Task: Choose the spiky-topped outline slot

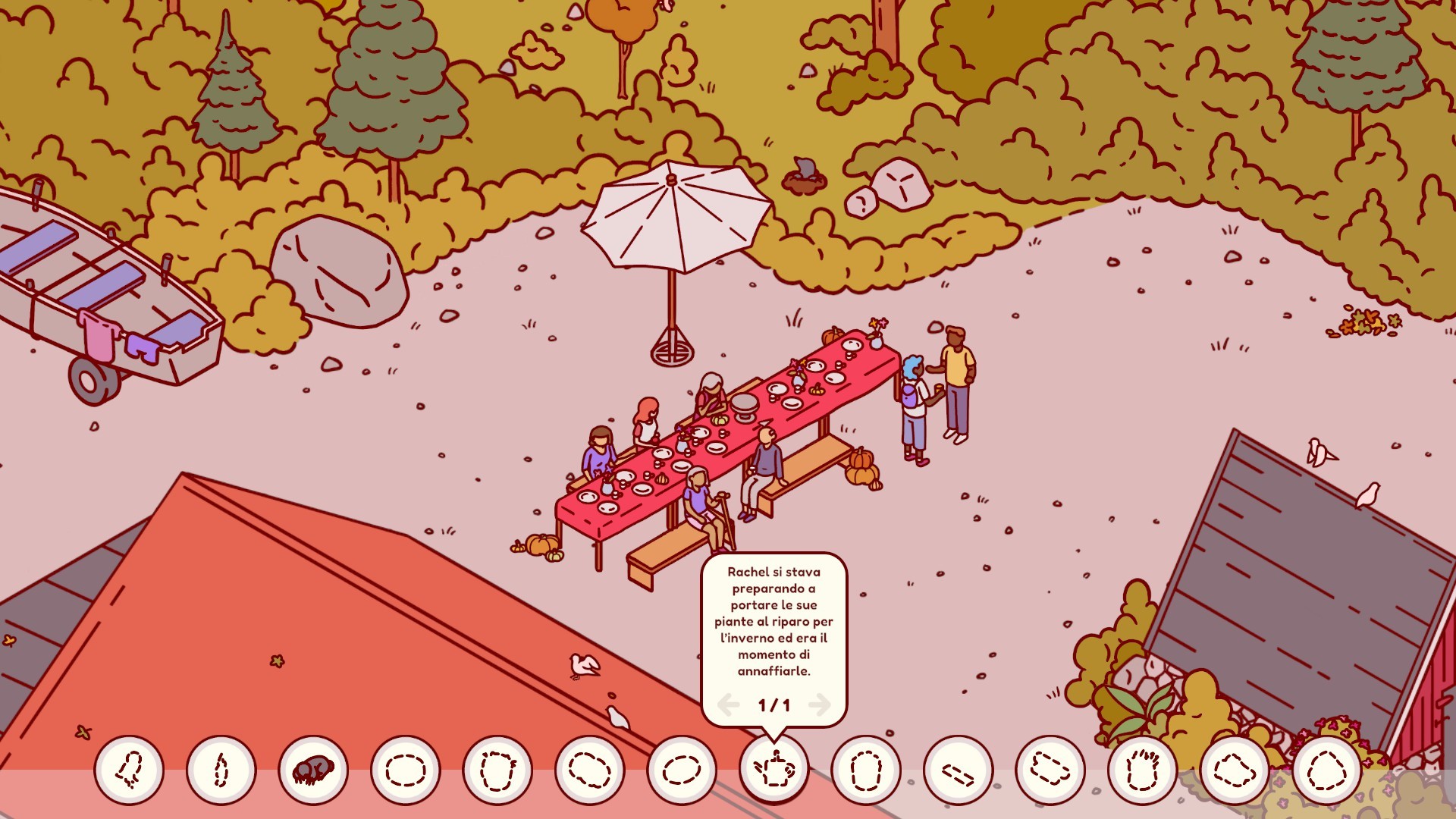Action: pos(1142,770)
